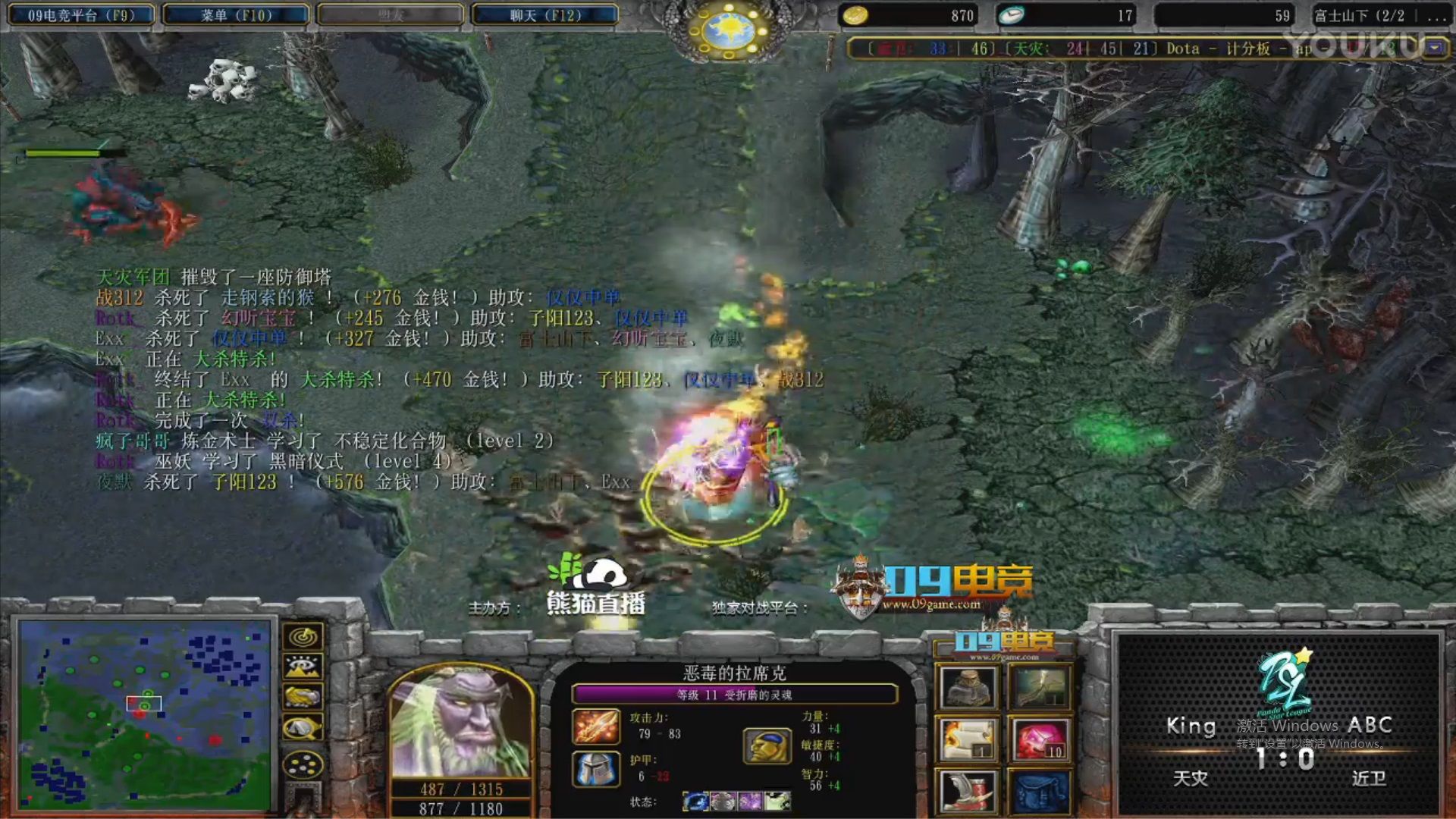Select the red boots inventory item
The width and height of the screenshot is (1456, 819).
coord(967,791)
